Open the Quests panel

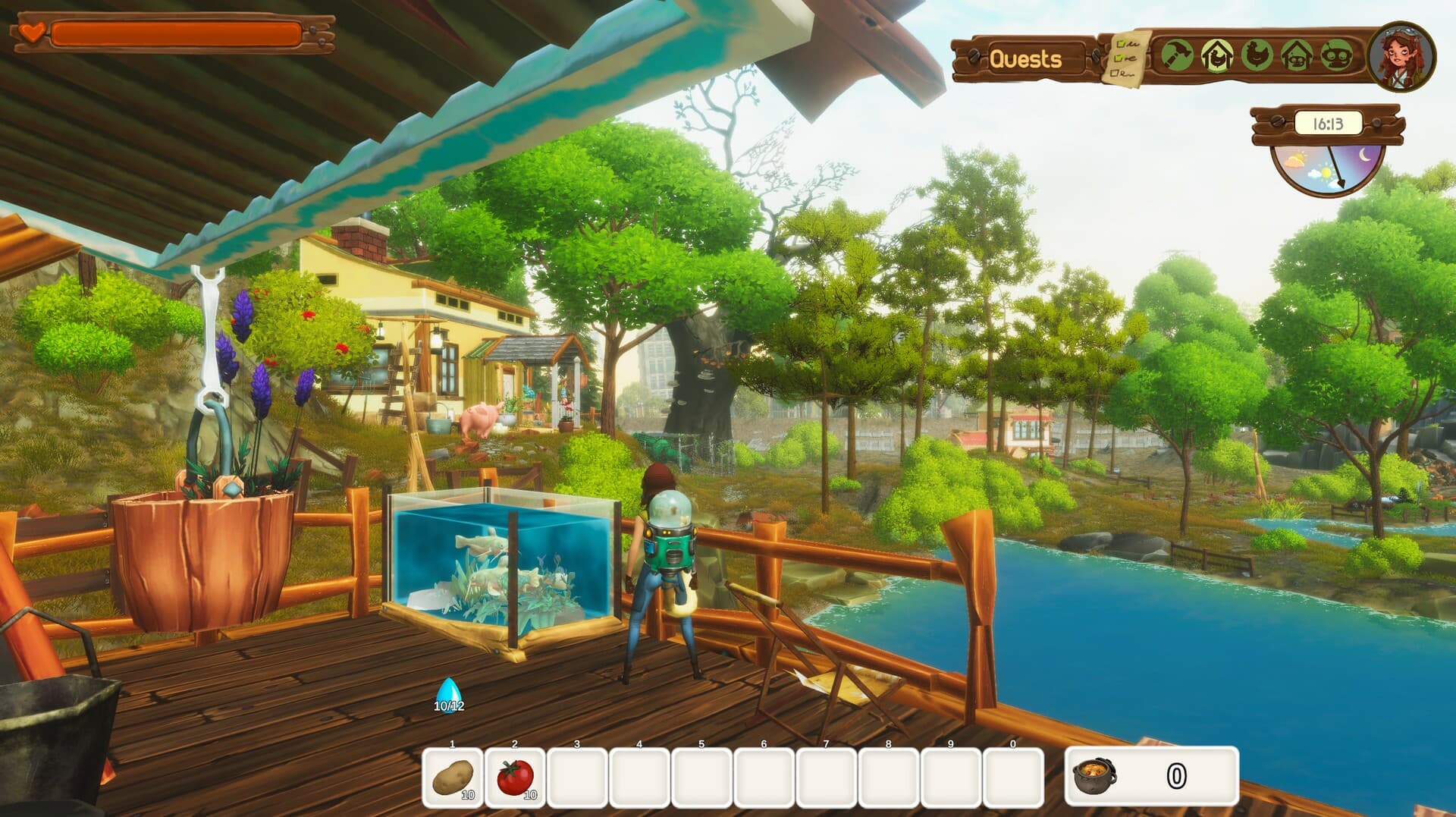click(x=1028, y=58)
